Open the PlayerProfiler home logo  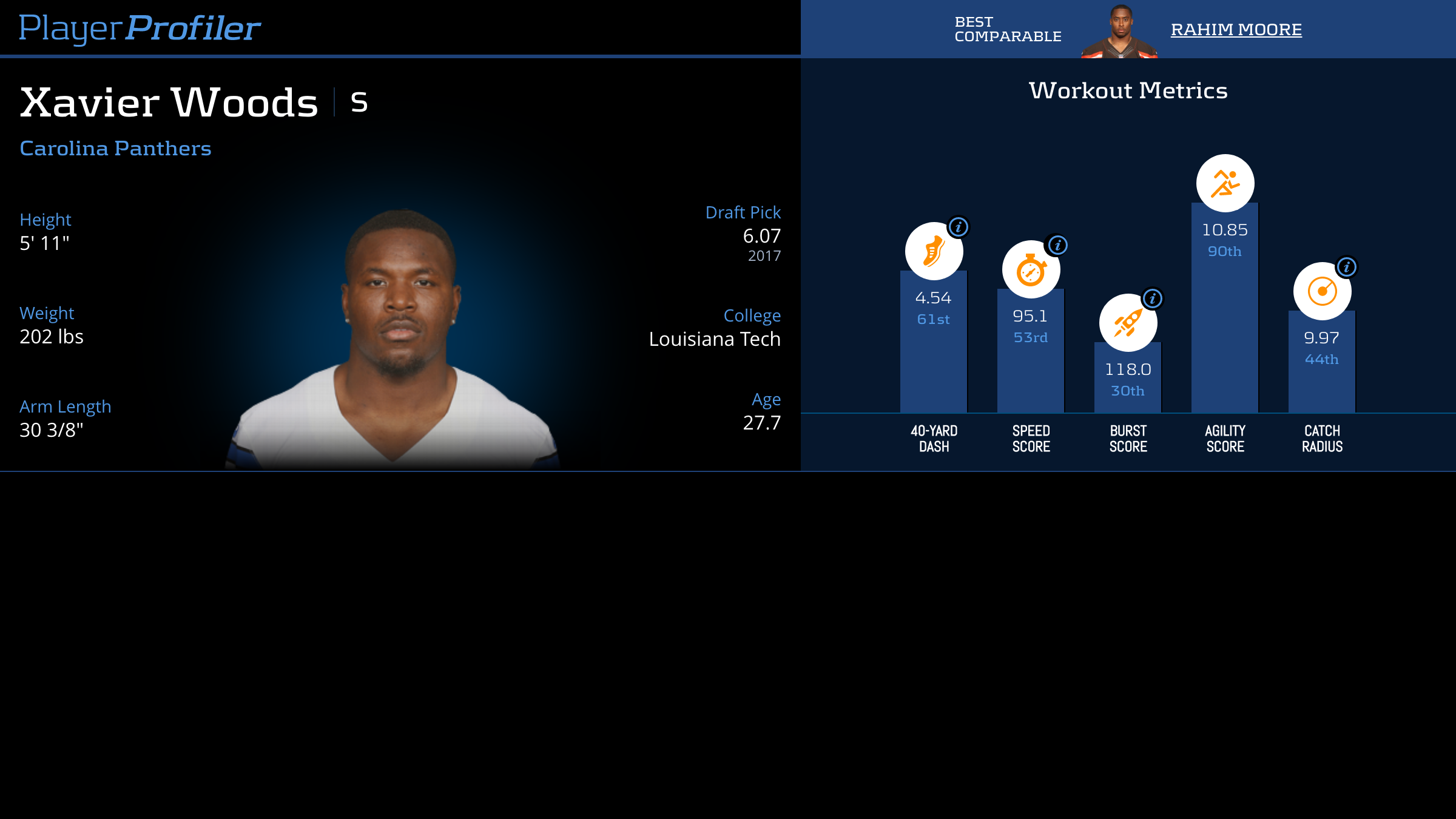click(x=140, y=28)
